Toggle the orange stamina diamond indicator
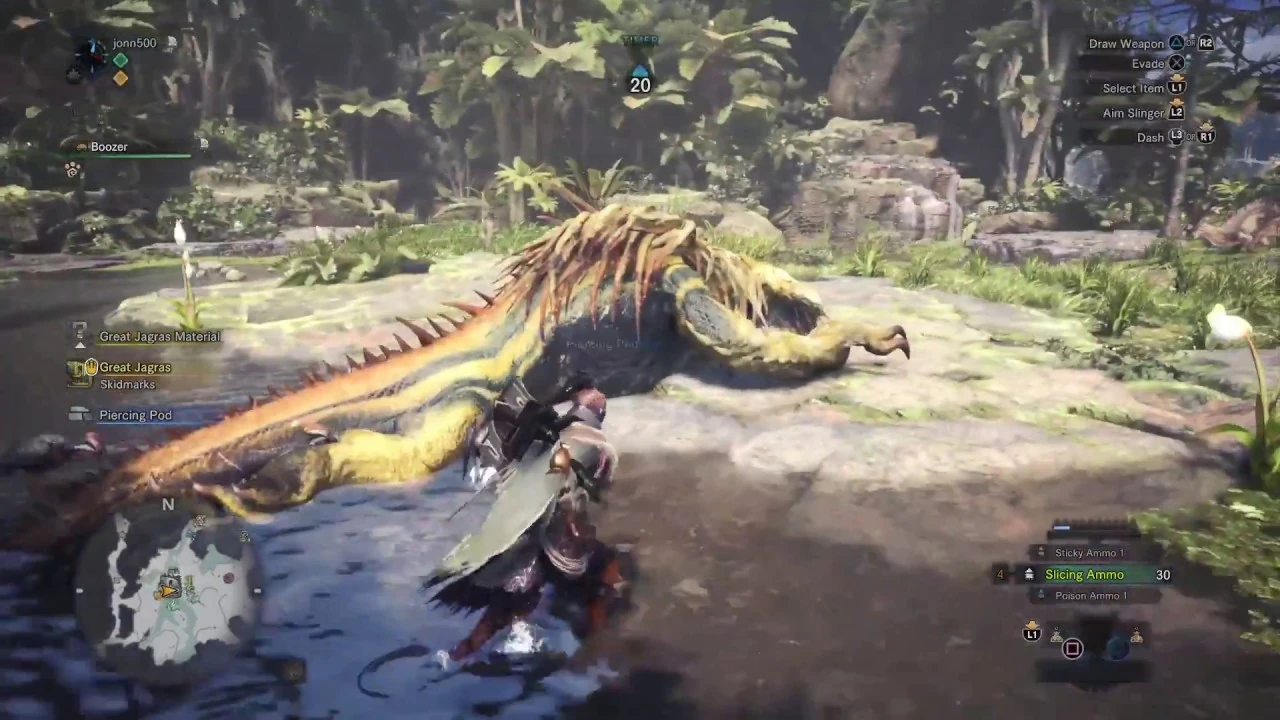The image size is (1280, 720). pos(120,78)
